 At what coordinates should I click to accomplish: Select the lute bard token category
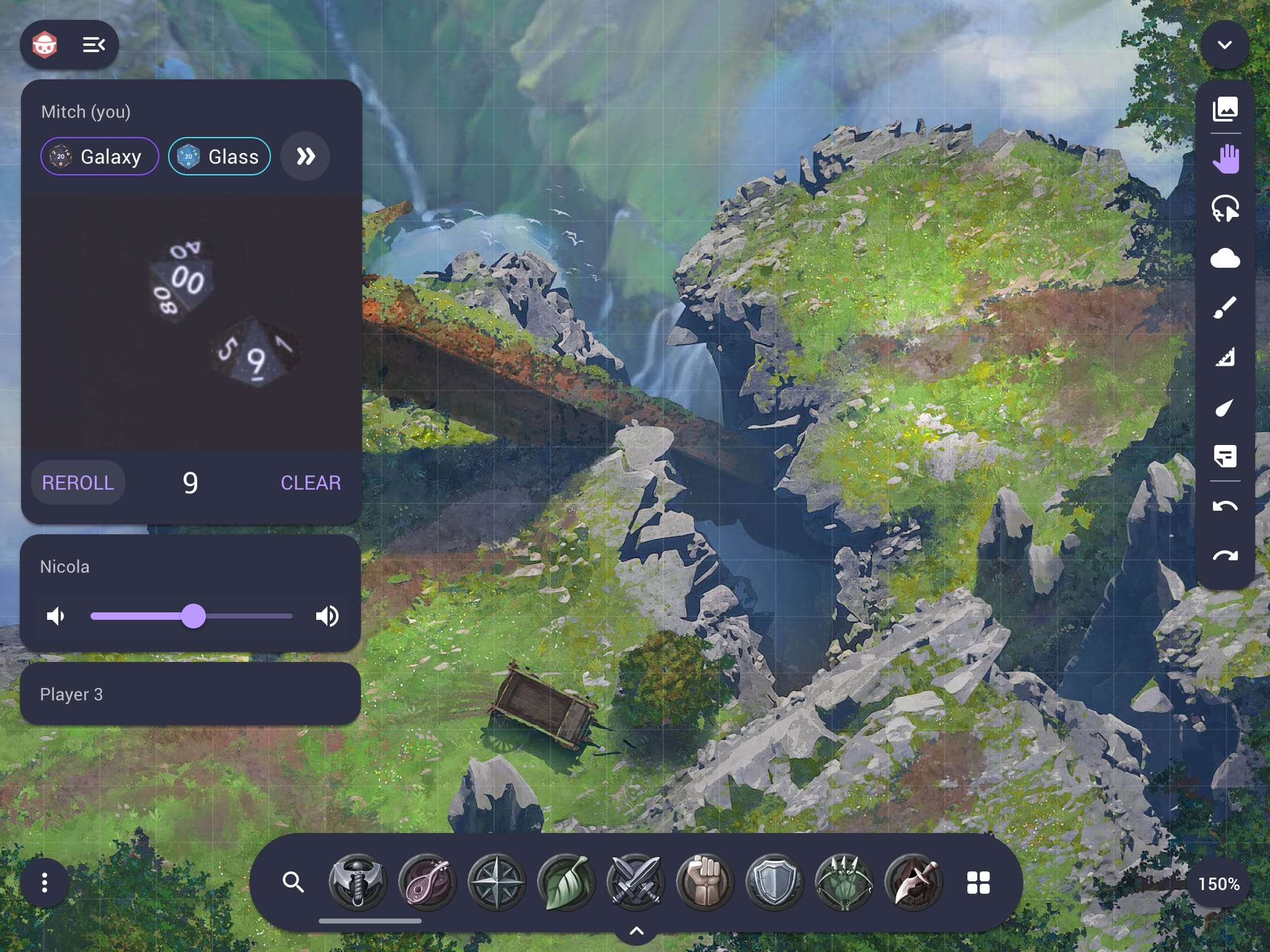(427, 882)
